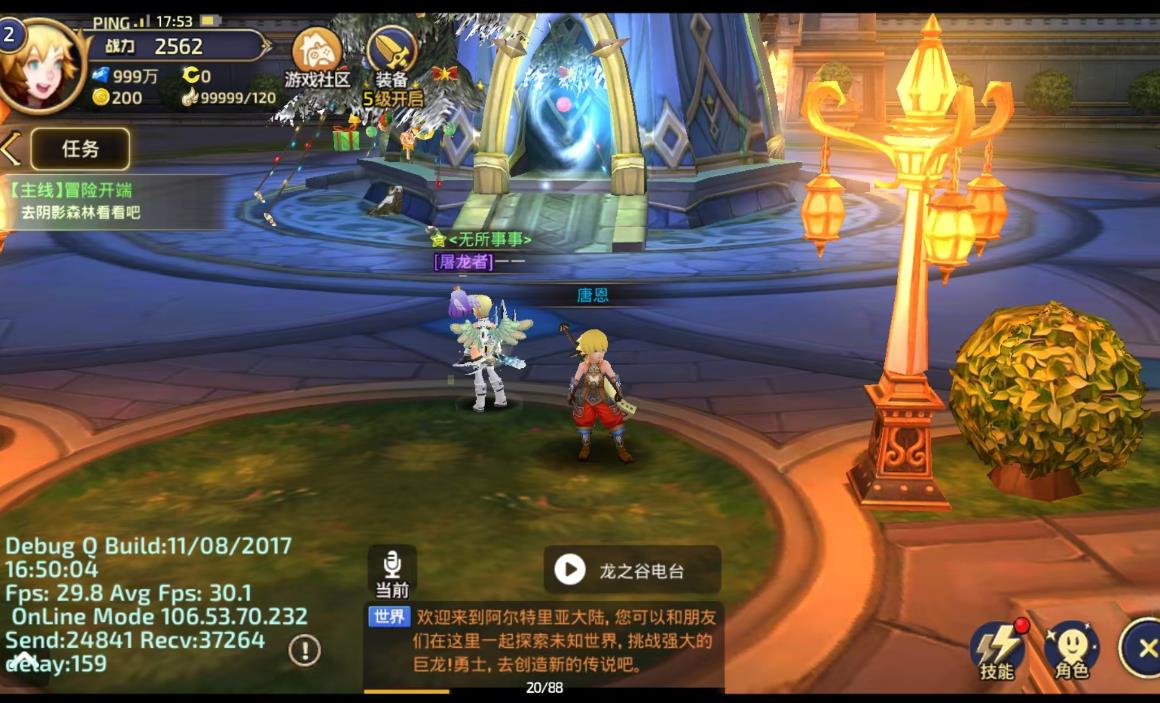Open the 角色 character menu
The height and width of the screenshot is (703, 1160).
[x=1072, y=650]
